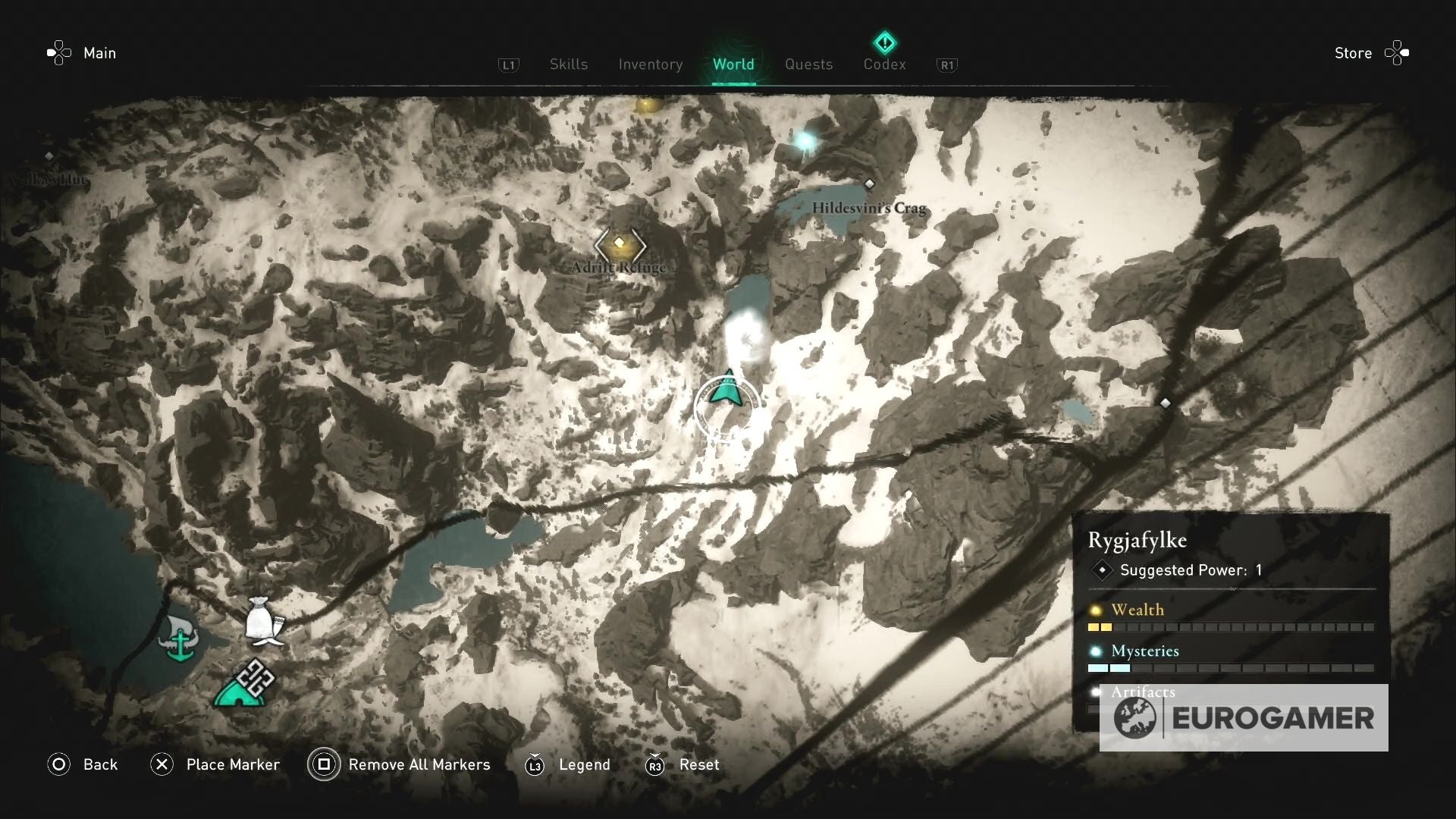
Task: Click the gold wealth marker at Adrift Refuge
Action: [x=620, y=245]
